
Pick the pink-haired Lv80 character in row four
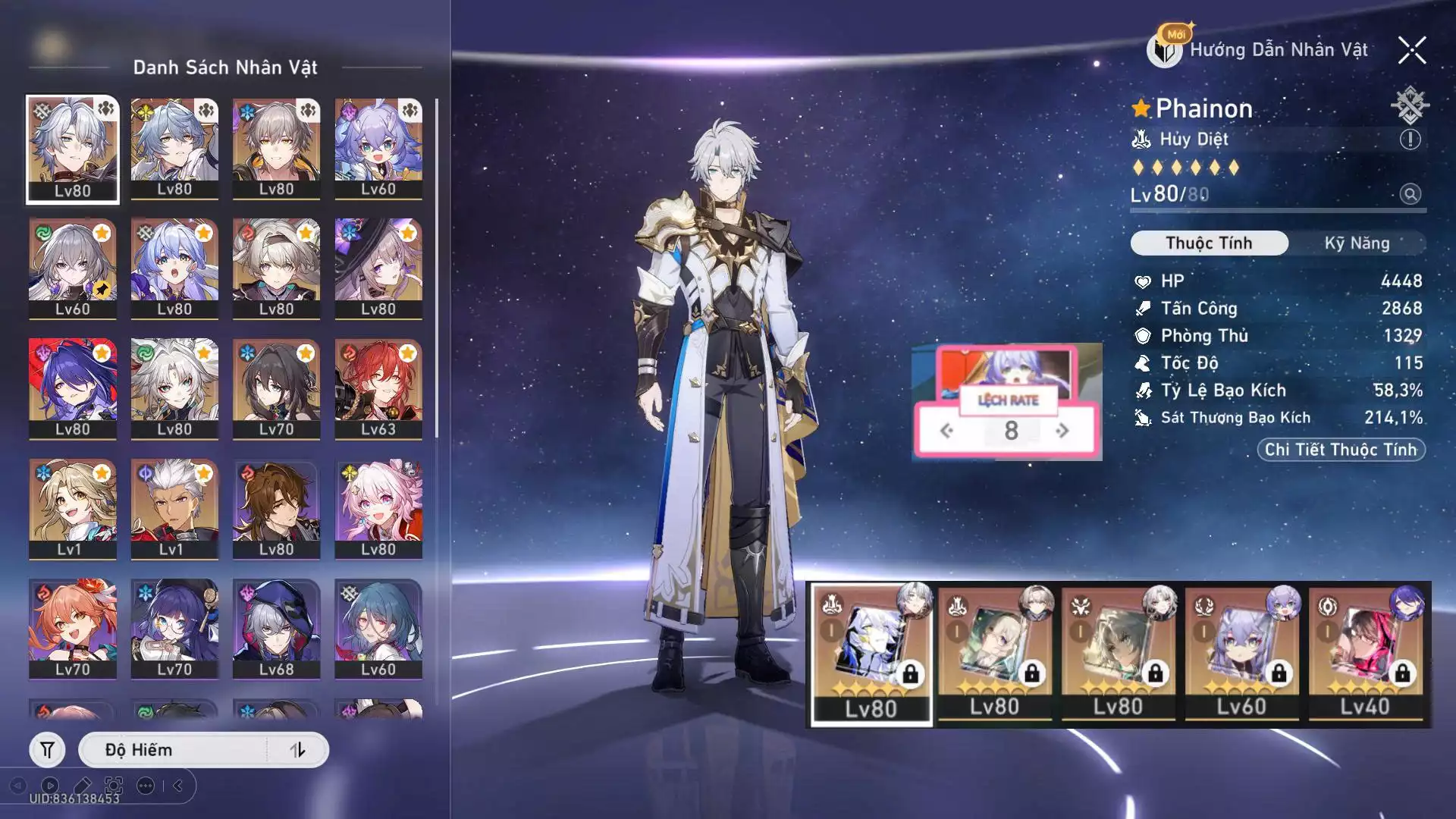[378, 509]
